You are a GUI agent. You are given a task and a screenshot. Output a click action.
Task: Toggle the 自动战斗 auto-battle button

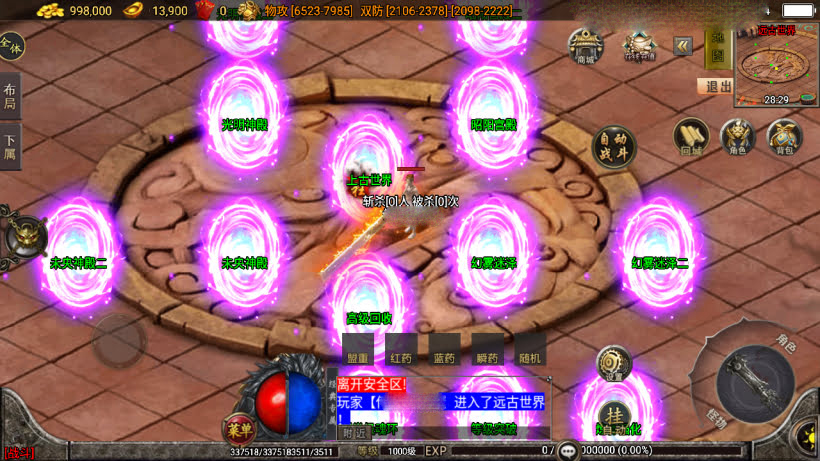pos(614,147)
